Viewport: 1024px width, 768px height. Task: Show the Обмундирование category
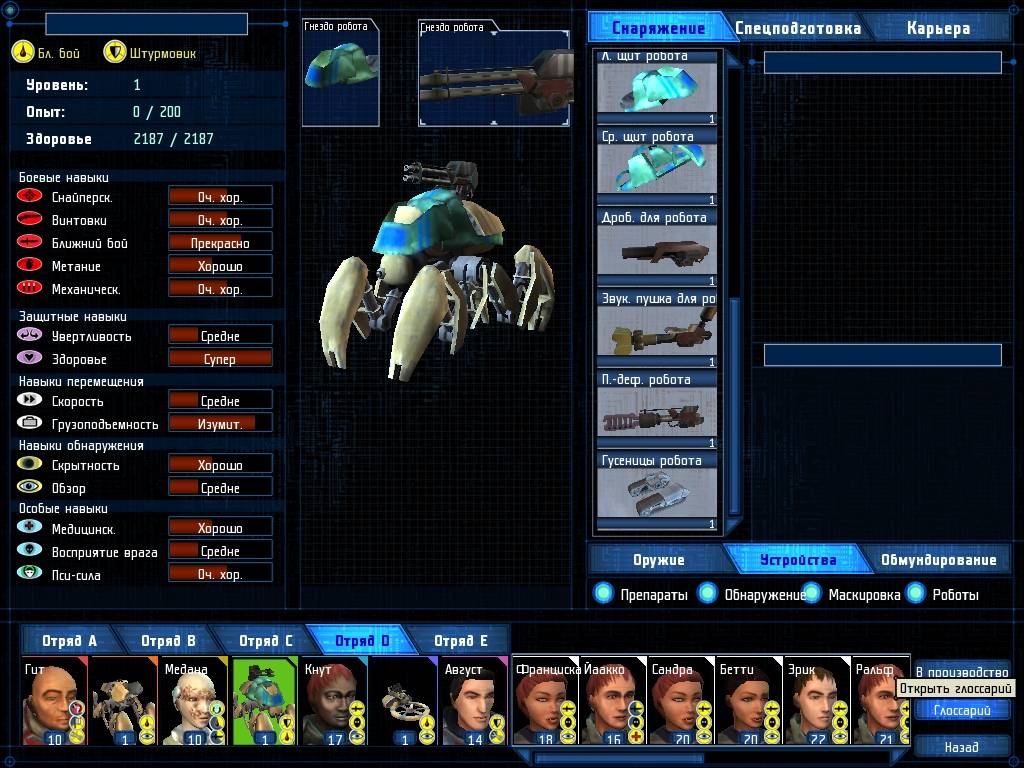click(x=938, y=560)
